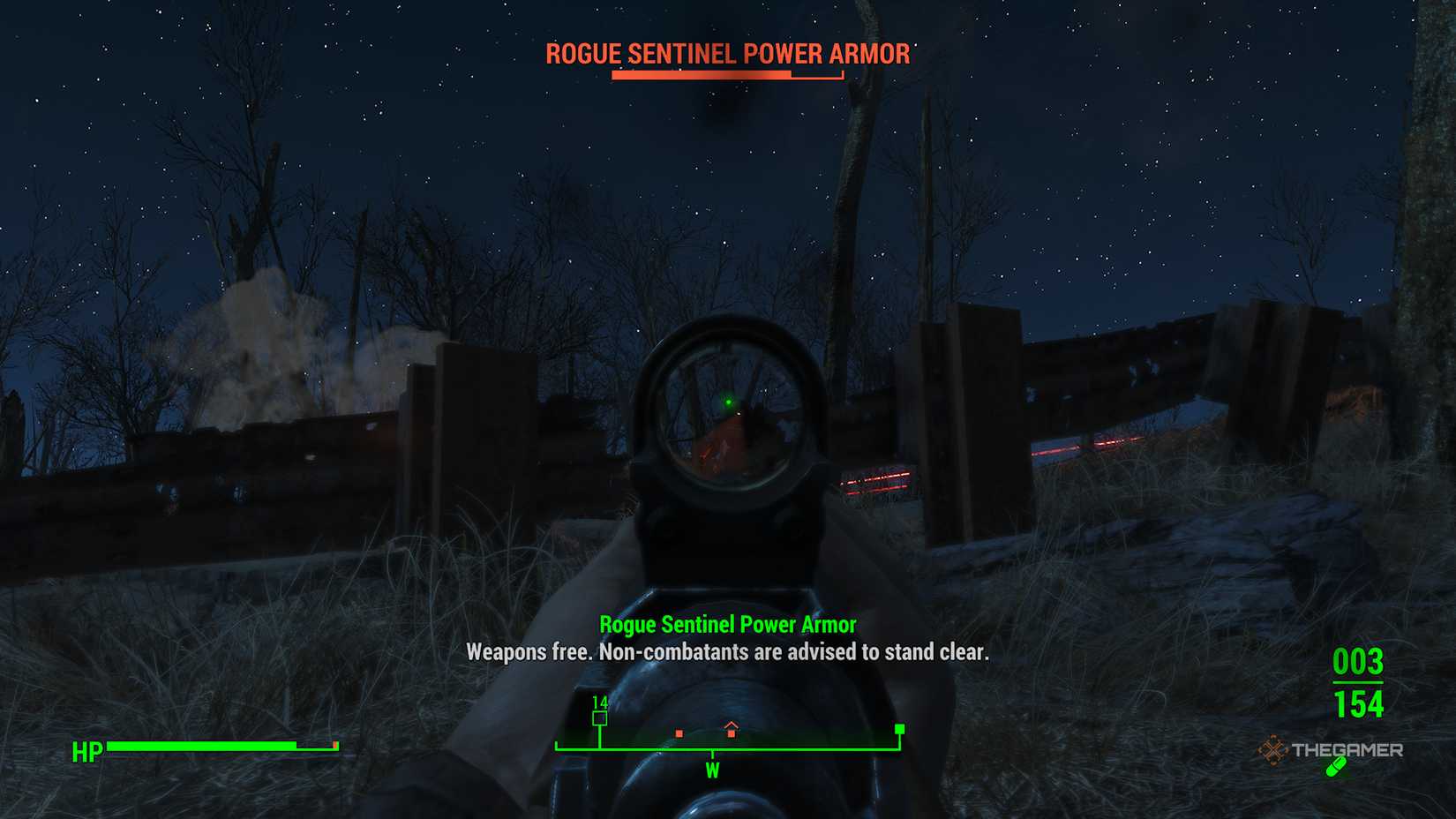Screen dimensions: 1456x819
Task: Select the left red enemy marker on compass
Action: pos(679,733)
